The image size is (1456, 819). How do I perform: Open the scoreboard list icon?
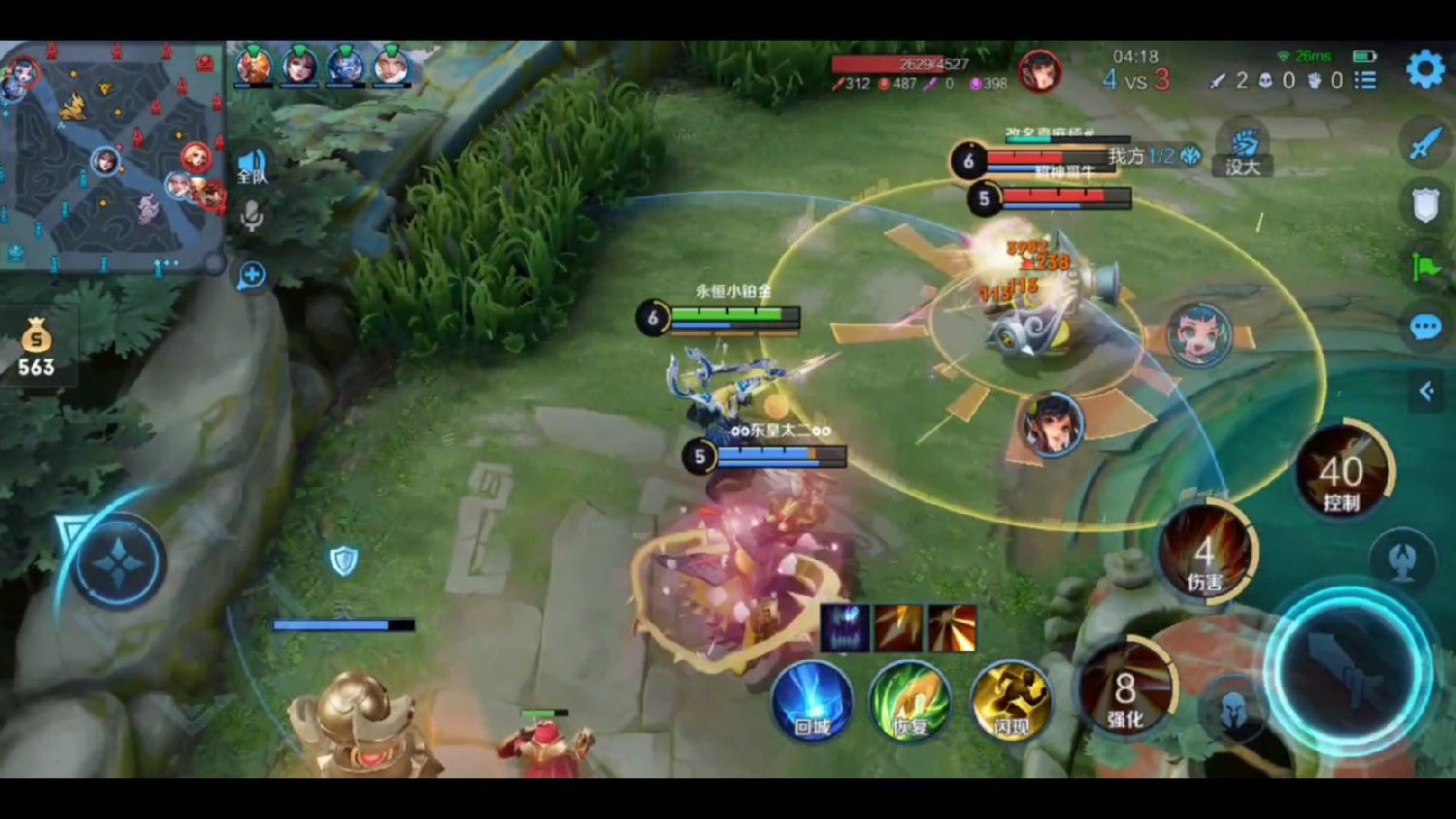(x=1366, y=81)
